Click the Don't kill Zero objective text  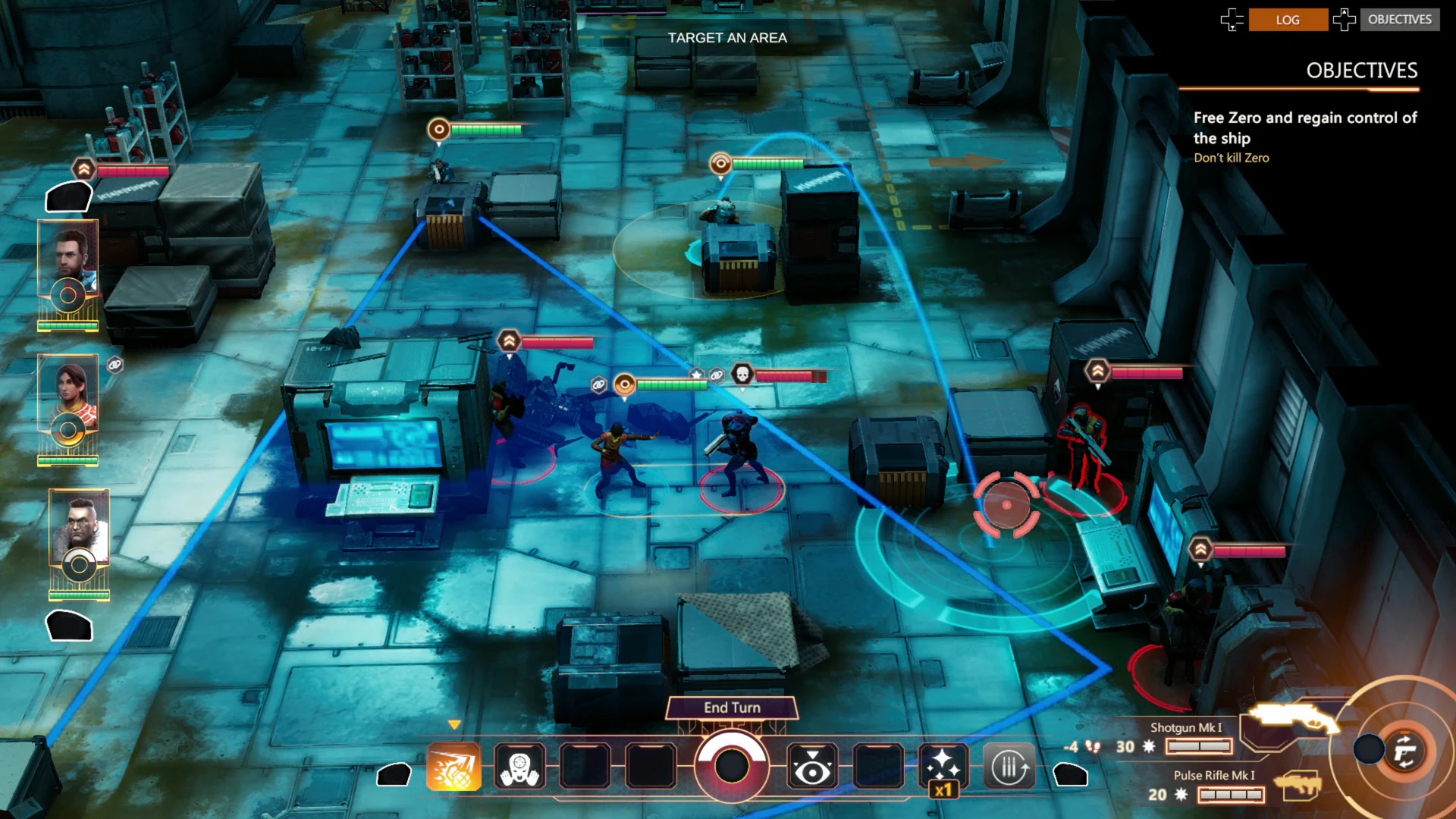[x=1232, y=158]
